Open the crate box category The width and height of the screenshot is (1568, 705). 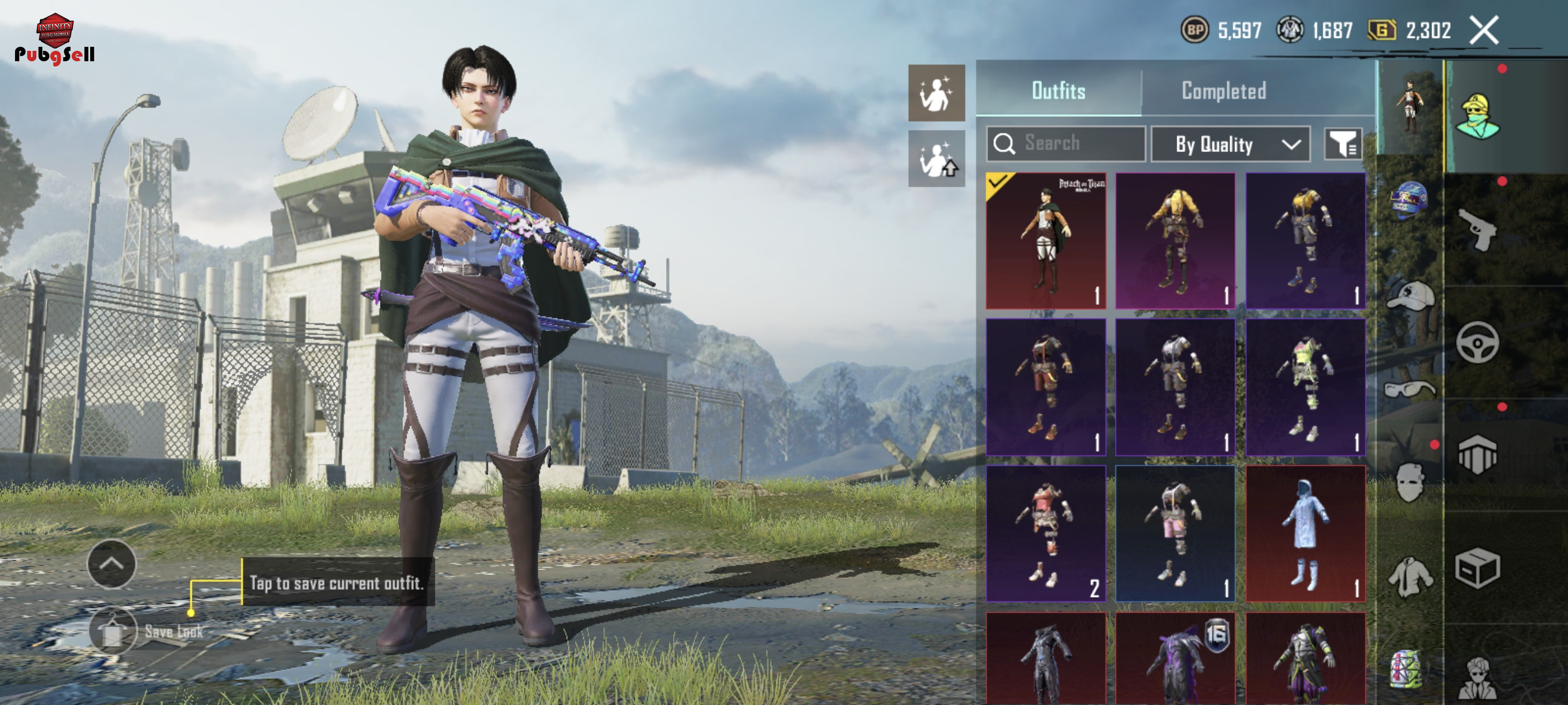(1478, 567)
